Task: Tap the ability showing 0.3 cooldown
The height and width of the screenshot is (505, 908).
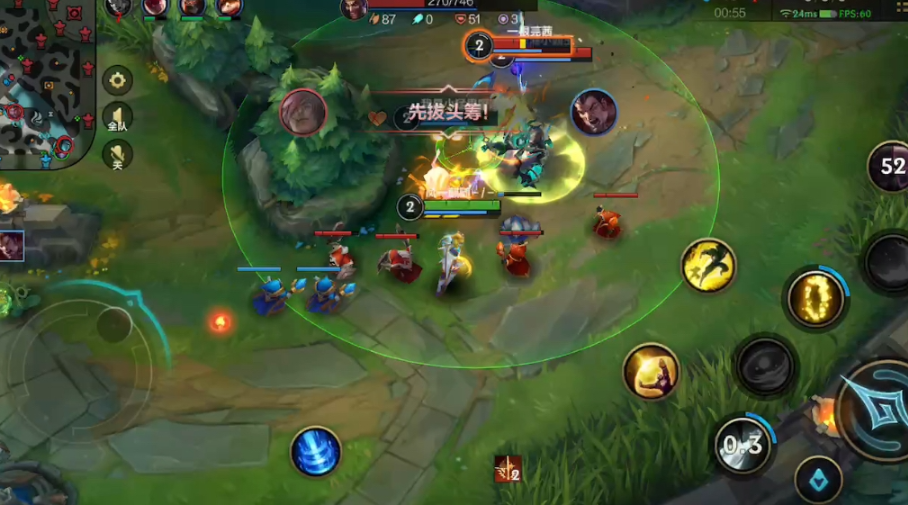Action: point(743,445)
